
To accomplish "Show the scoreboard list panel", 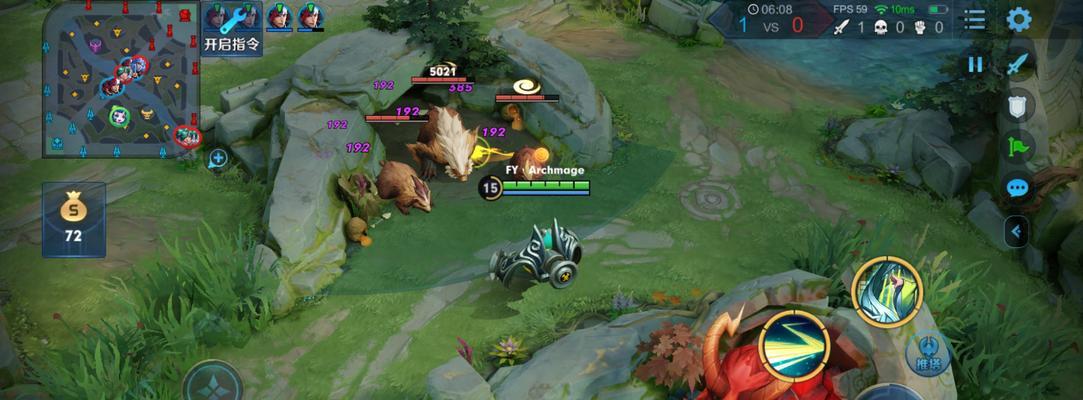I will pos(974,19).
